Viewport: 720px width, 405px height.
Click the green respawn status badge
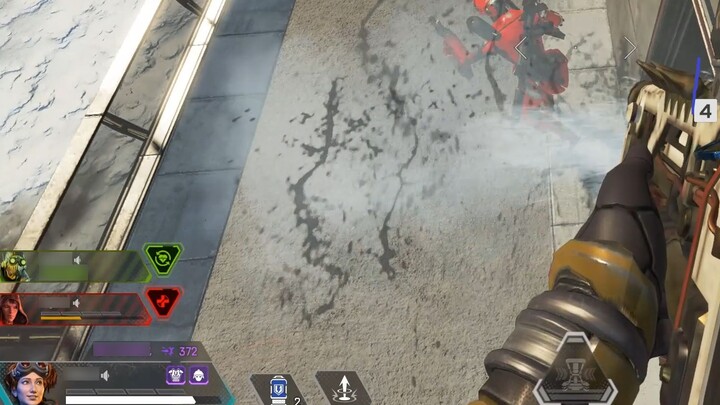tap(162, 260)
